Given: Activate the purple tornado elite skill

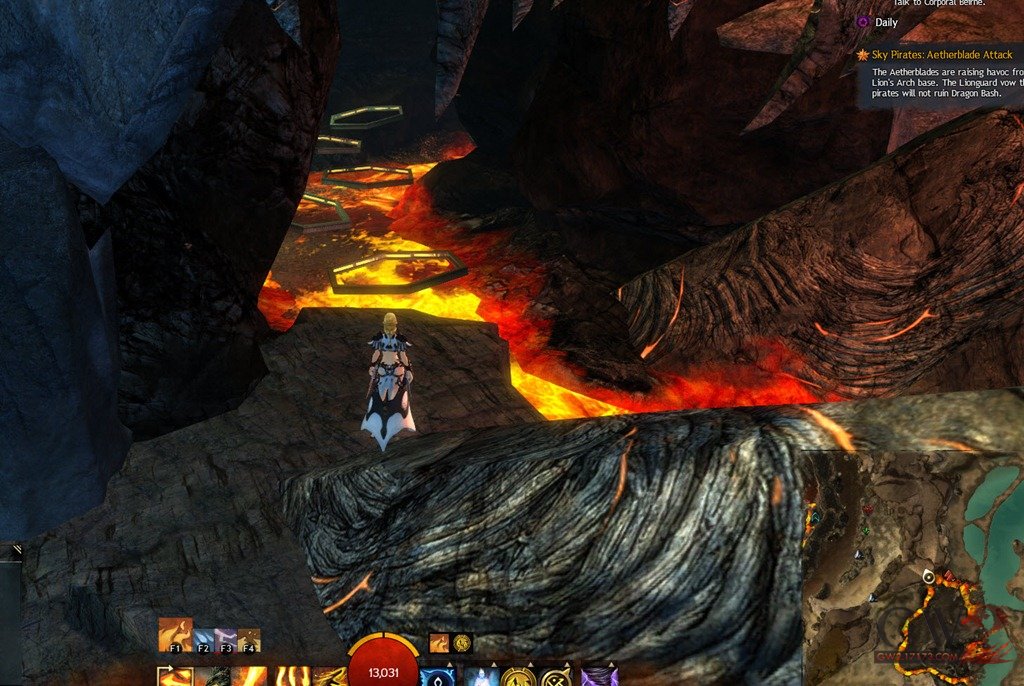Looking at the screenshot, I should (x=599, y=677).
